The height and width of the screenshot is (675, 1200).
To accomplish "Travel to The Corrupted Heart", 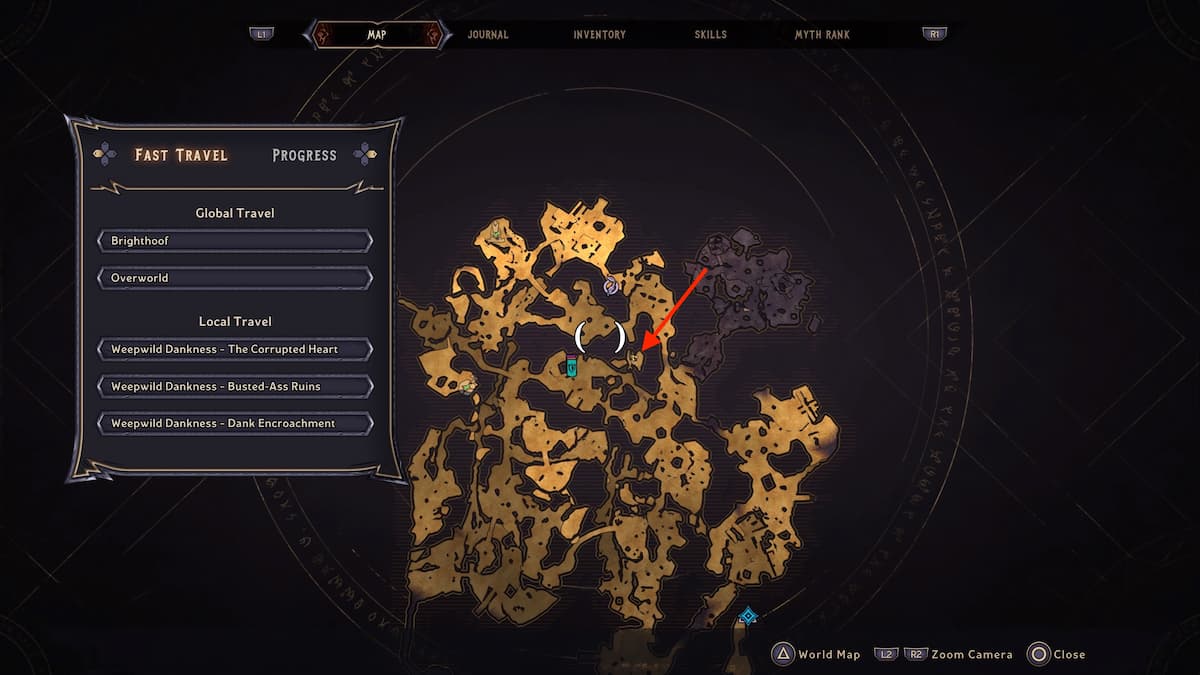I will [235, 350].
